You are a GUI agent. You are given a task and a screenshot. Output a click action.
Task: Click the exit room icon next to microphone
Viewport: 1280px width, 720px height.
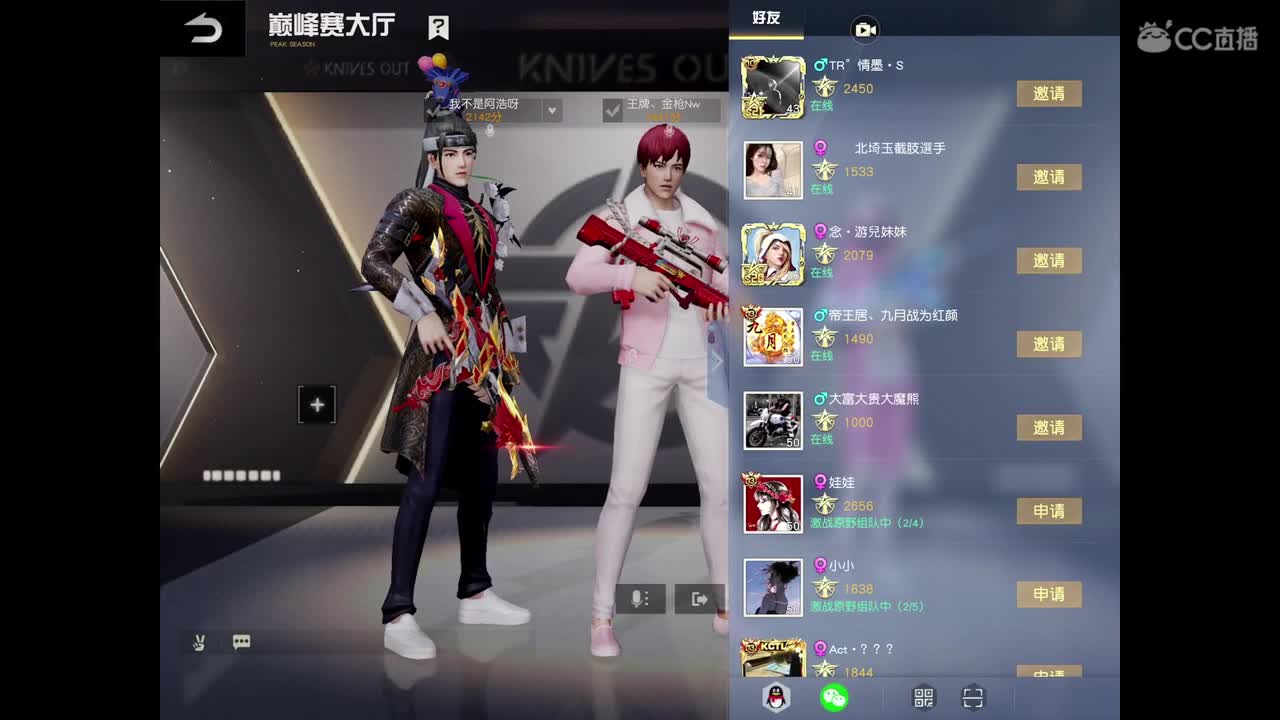tap(698, 598)
